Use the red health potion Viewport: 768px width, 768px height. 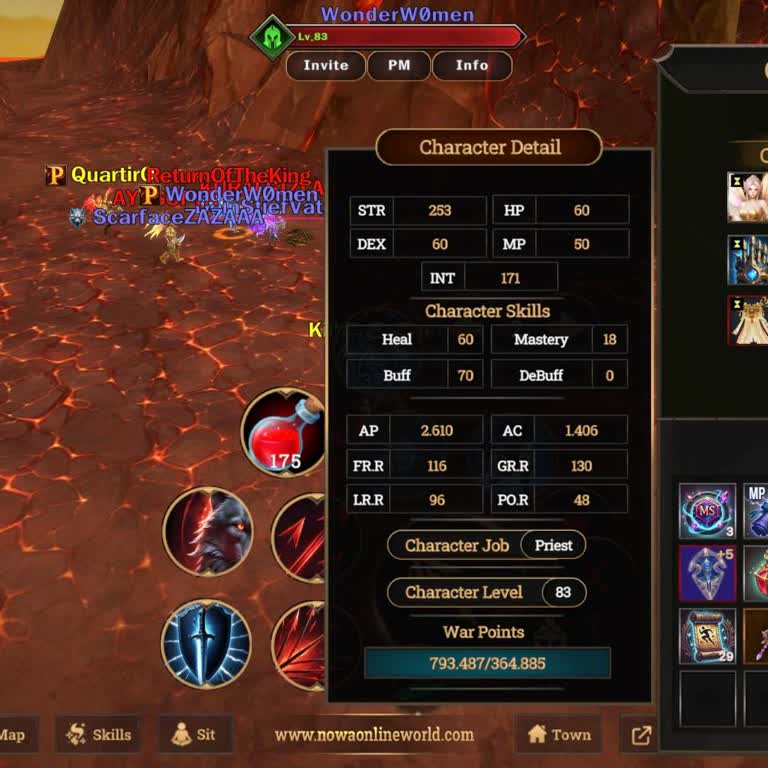pyautogui.click(x=284, y=432)
